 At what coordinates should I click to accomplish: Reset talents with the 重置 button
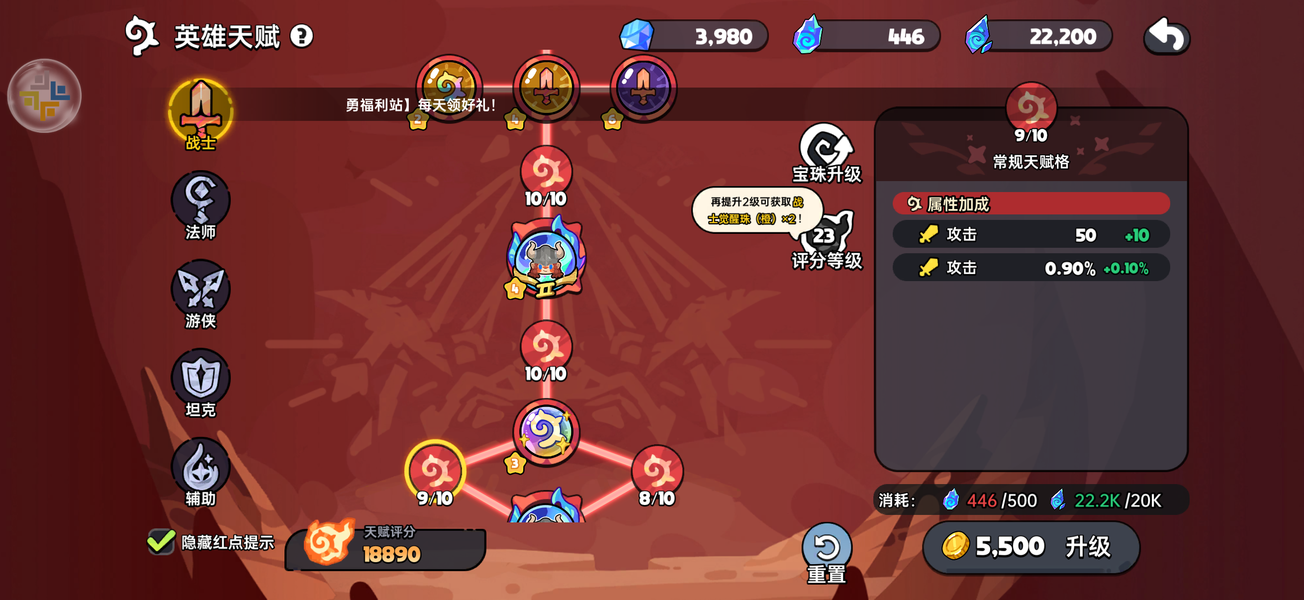pos(827,552)
